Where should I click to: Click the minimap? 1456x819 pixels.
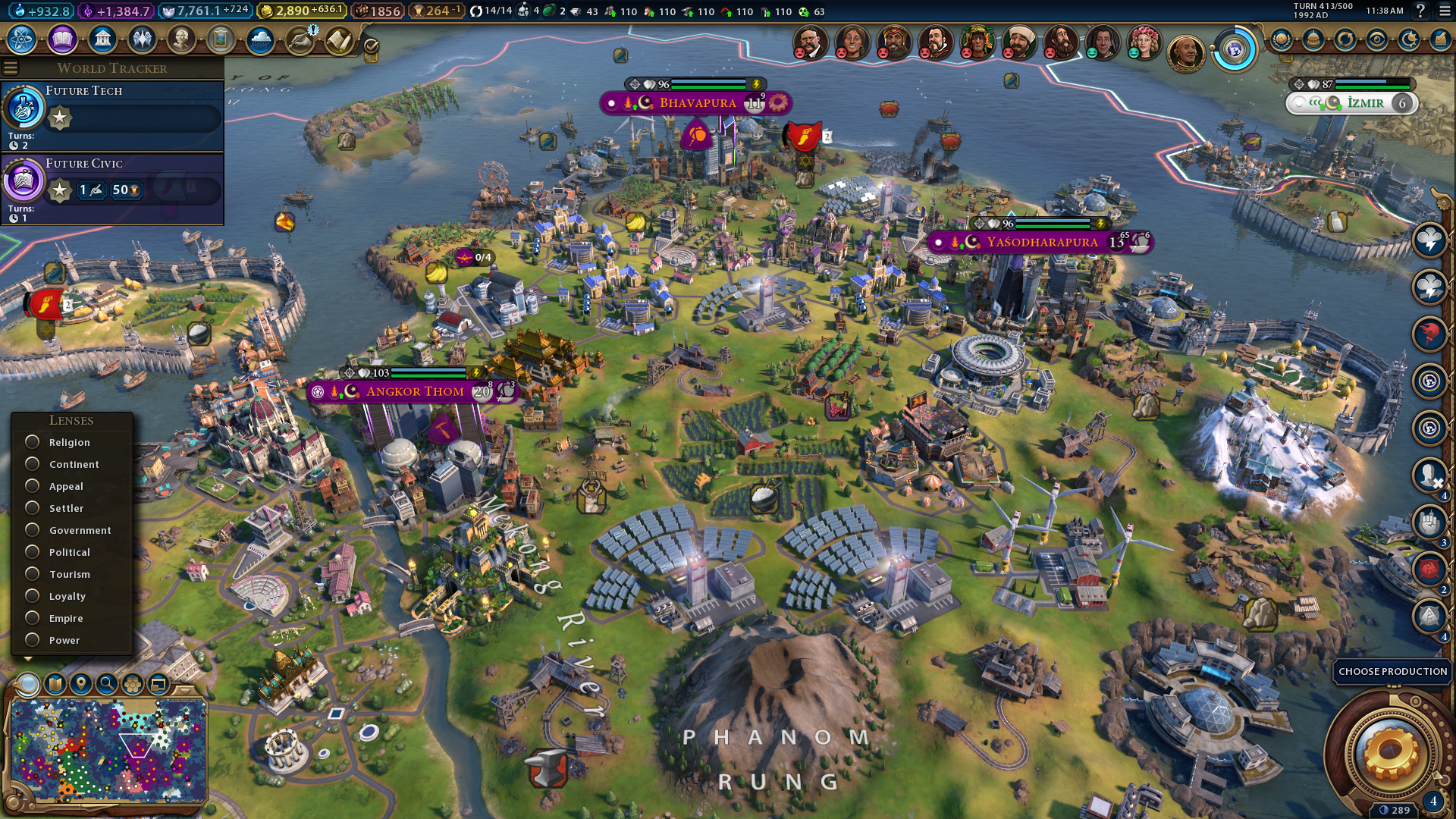coord(108,749)
